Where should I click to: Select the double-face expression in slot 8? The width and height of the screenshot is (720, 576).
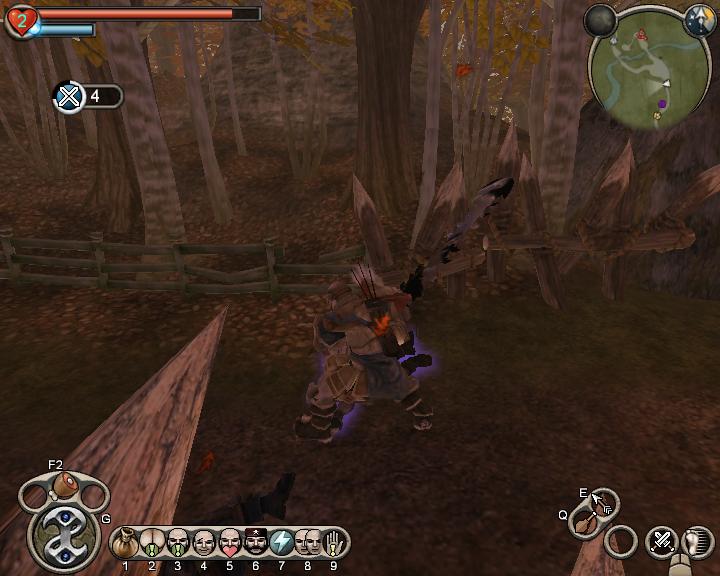(308, 544)
